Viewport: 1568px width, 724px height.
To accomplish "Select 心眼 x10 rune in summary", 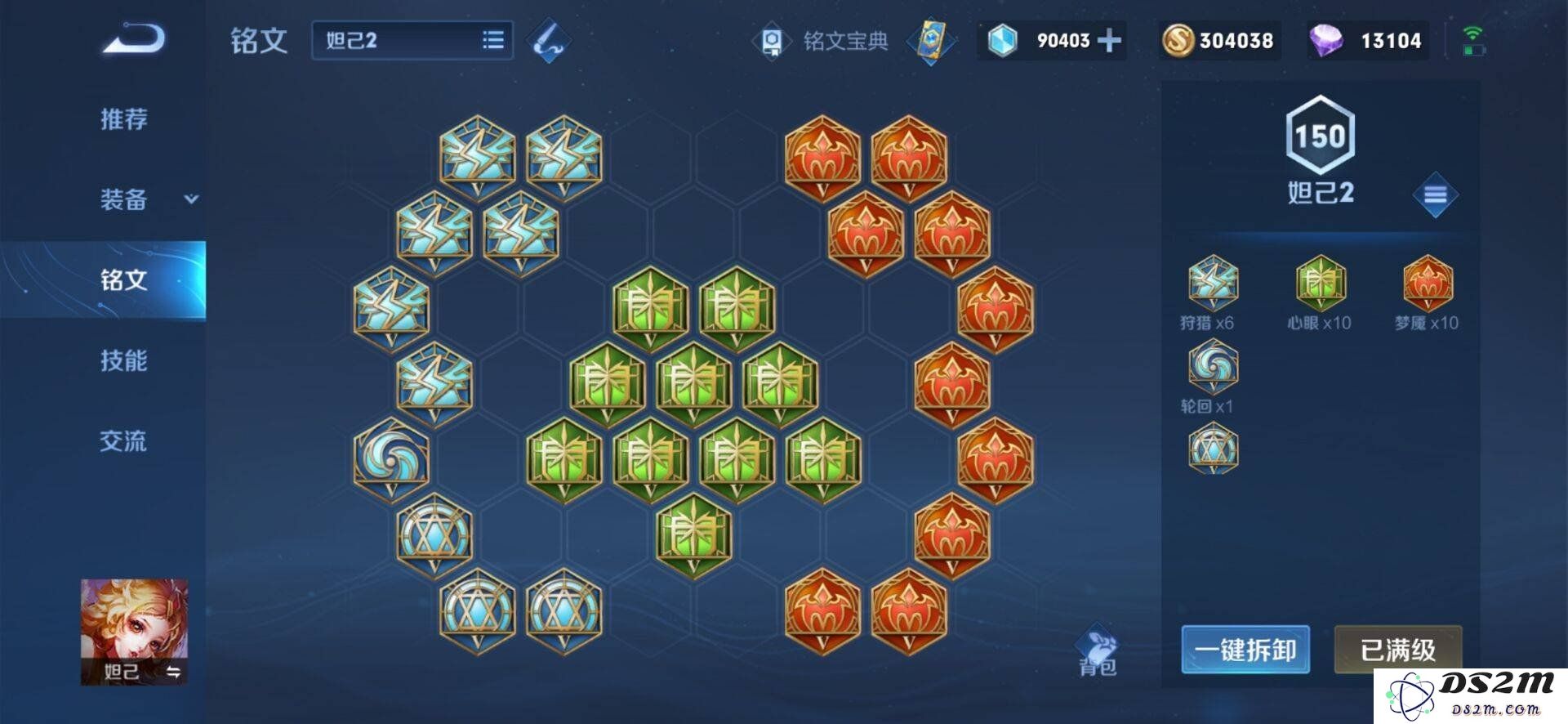I will [1320, 284].
